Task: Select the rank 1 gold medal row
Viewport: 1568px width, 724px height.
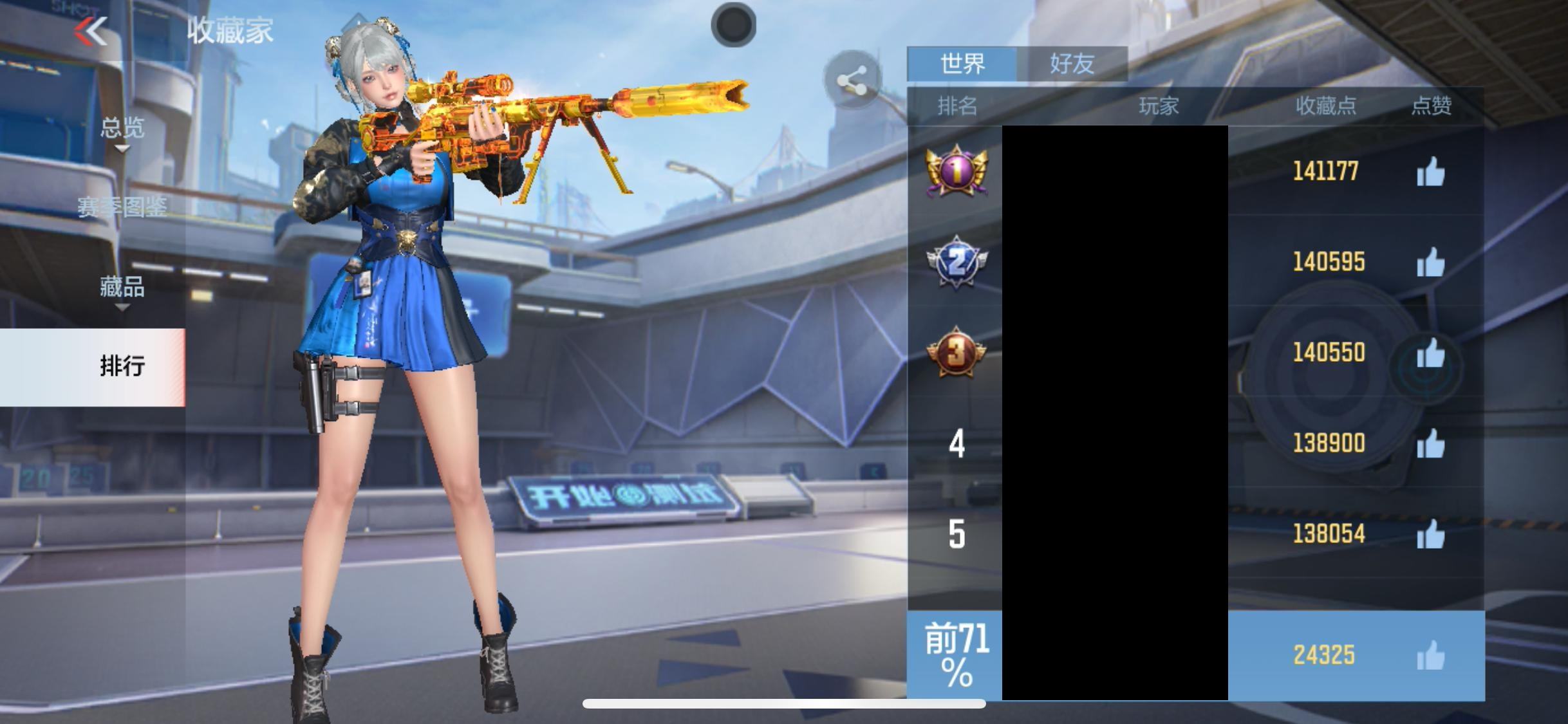Action: tap(957, 171)
